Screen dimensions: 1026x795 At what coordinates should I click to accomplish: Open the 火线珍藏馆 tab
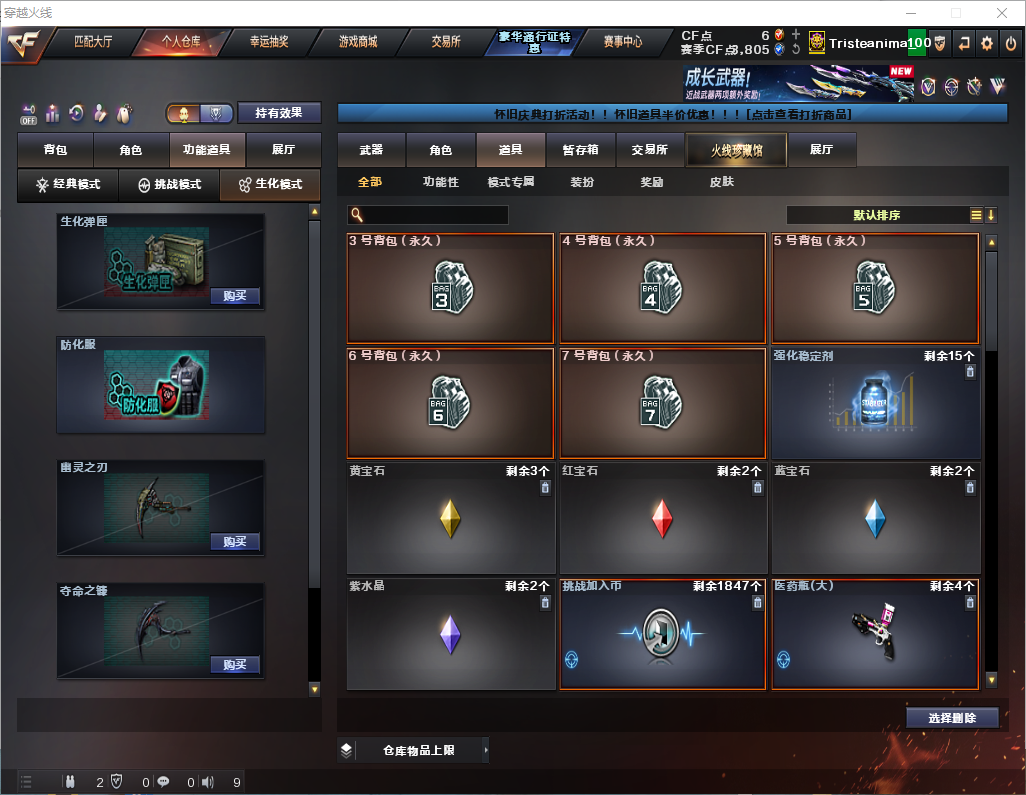(x=736, y=150)
